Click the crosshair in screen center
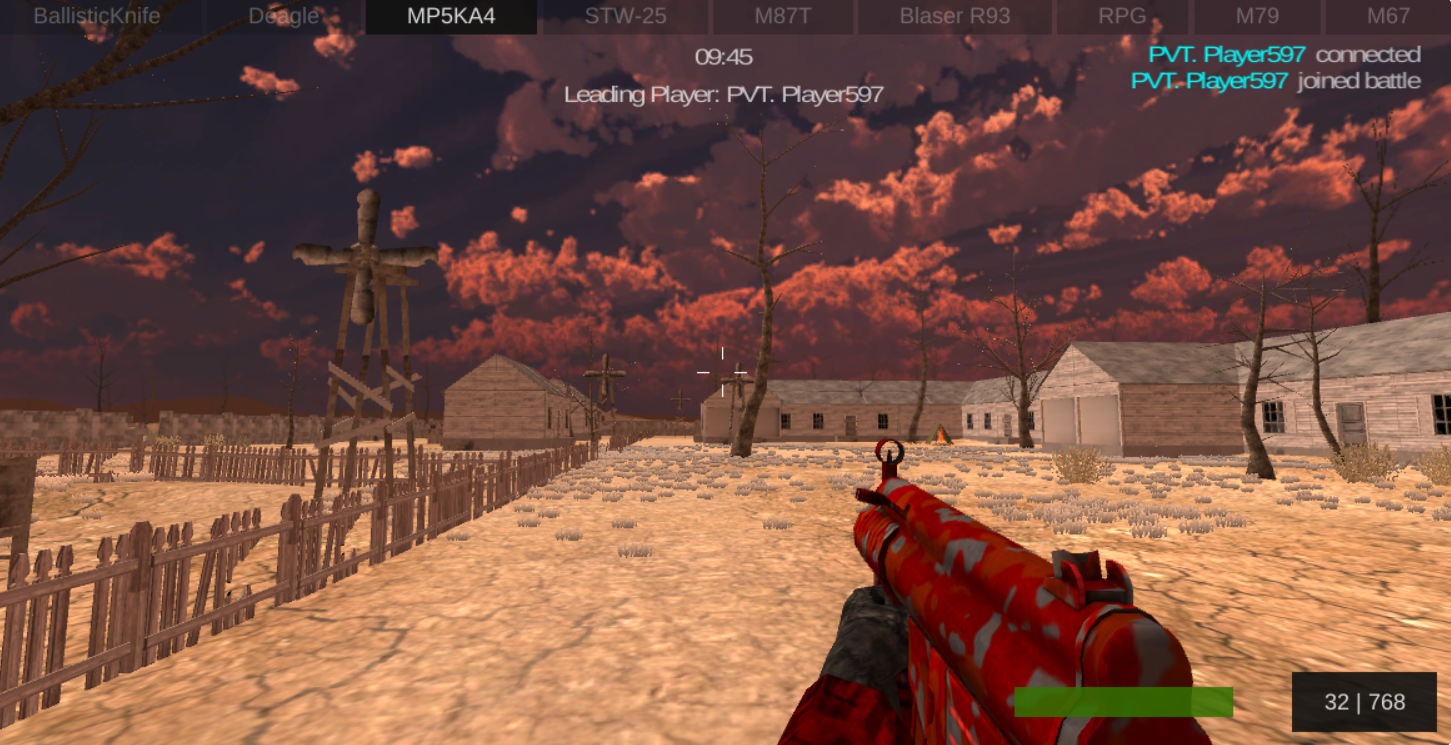Image resolution: width=1451 pixels, height=745 pixels. 722,372
